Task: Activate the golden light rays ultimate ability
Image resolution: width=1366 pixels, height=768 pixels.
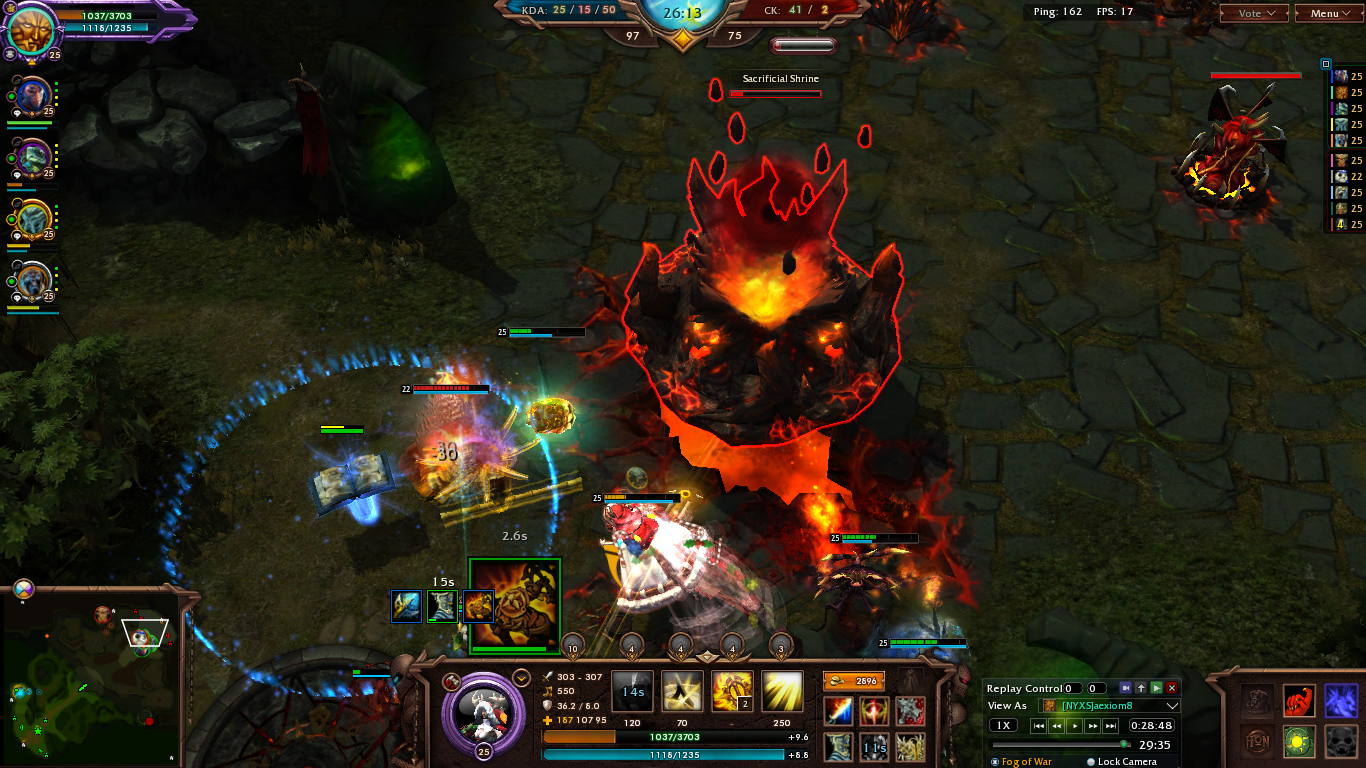Action: click(x=781, y=691)
